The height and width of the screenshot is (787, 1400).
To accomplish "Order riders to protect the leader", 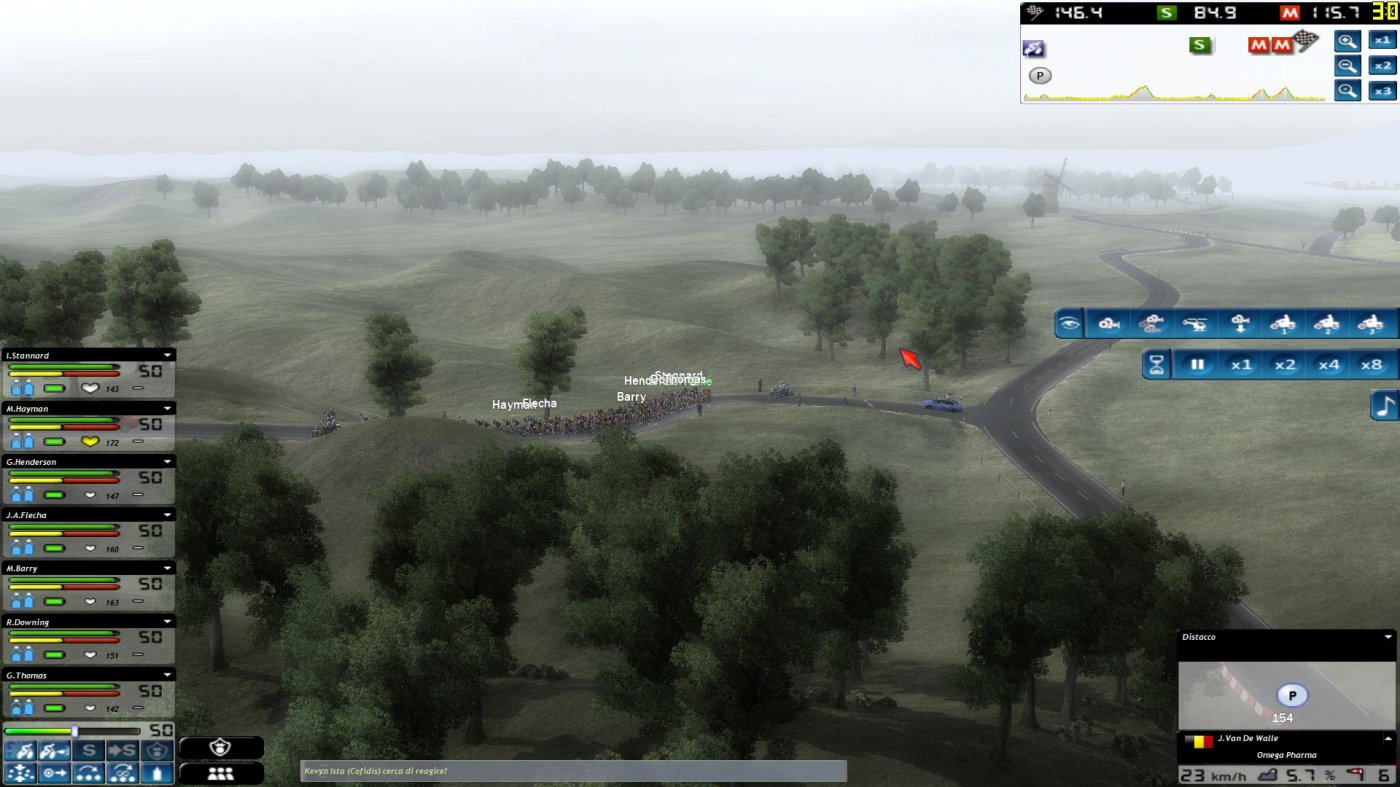I will pos(158,749).
